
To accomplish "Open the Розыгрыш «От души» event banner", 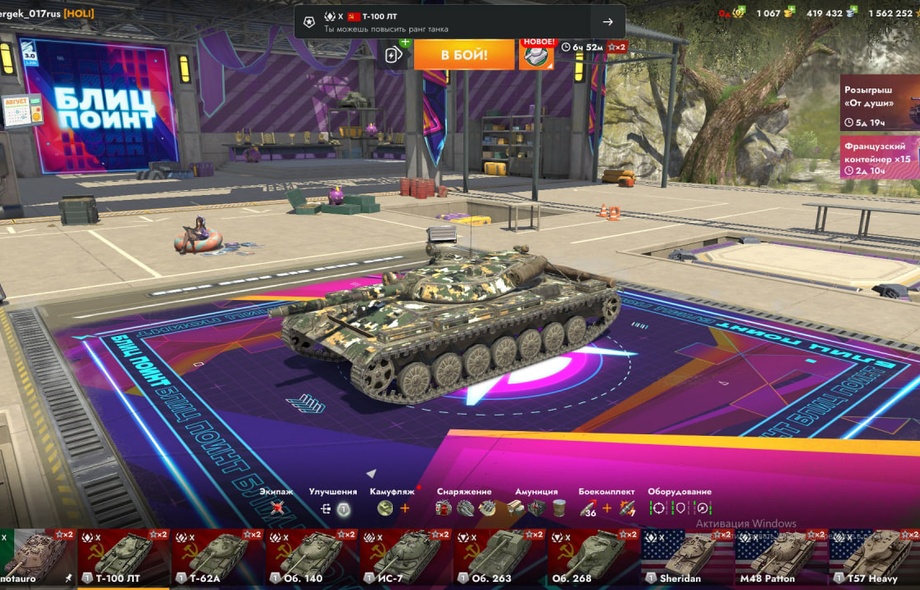I will pos(879,103).
